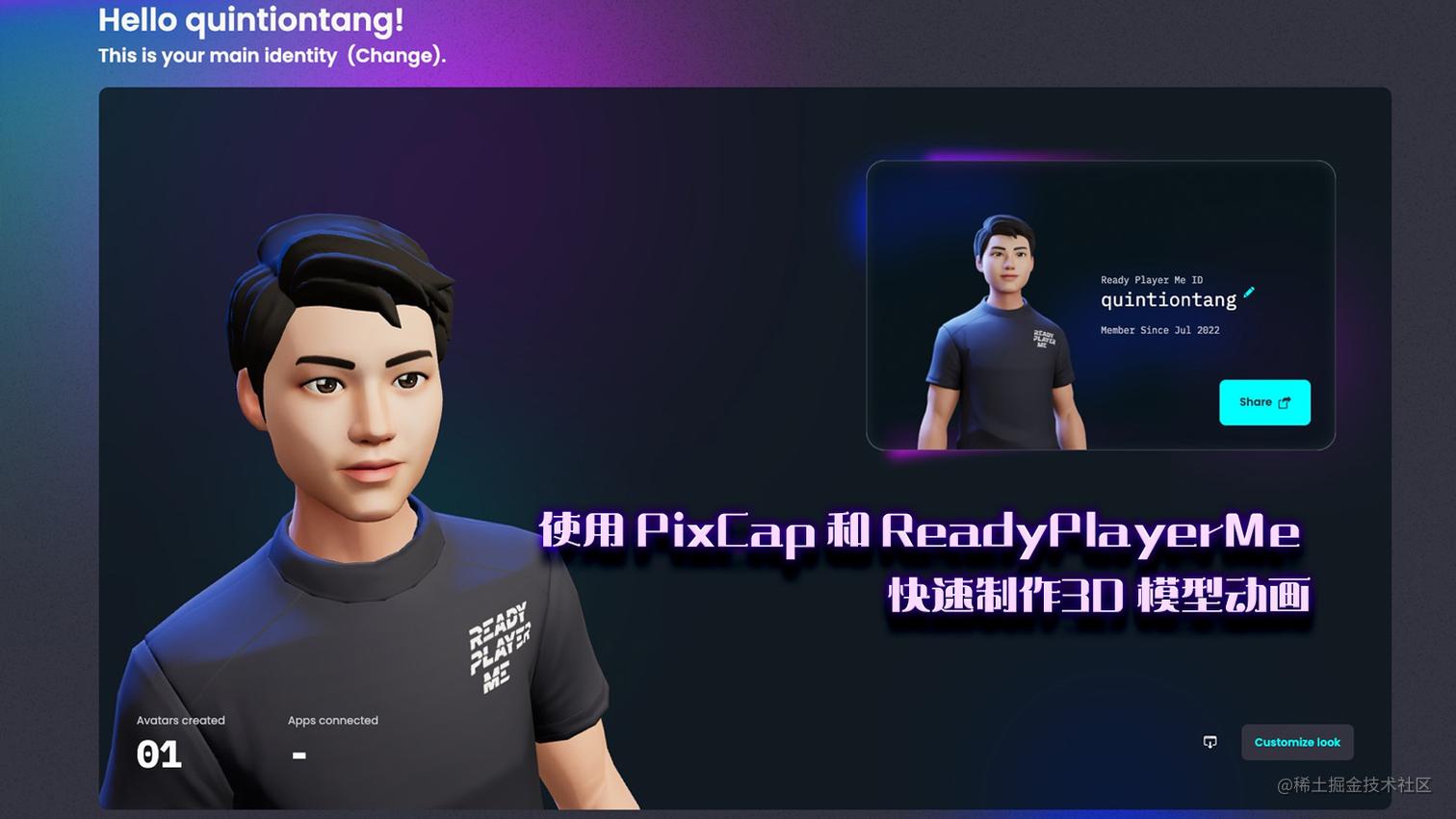Screen dimensions: 1456x819
Task: Click the Hello quintiontang greeting heading
Action: tap(250, 19)
